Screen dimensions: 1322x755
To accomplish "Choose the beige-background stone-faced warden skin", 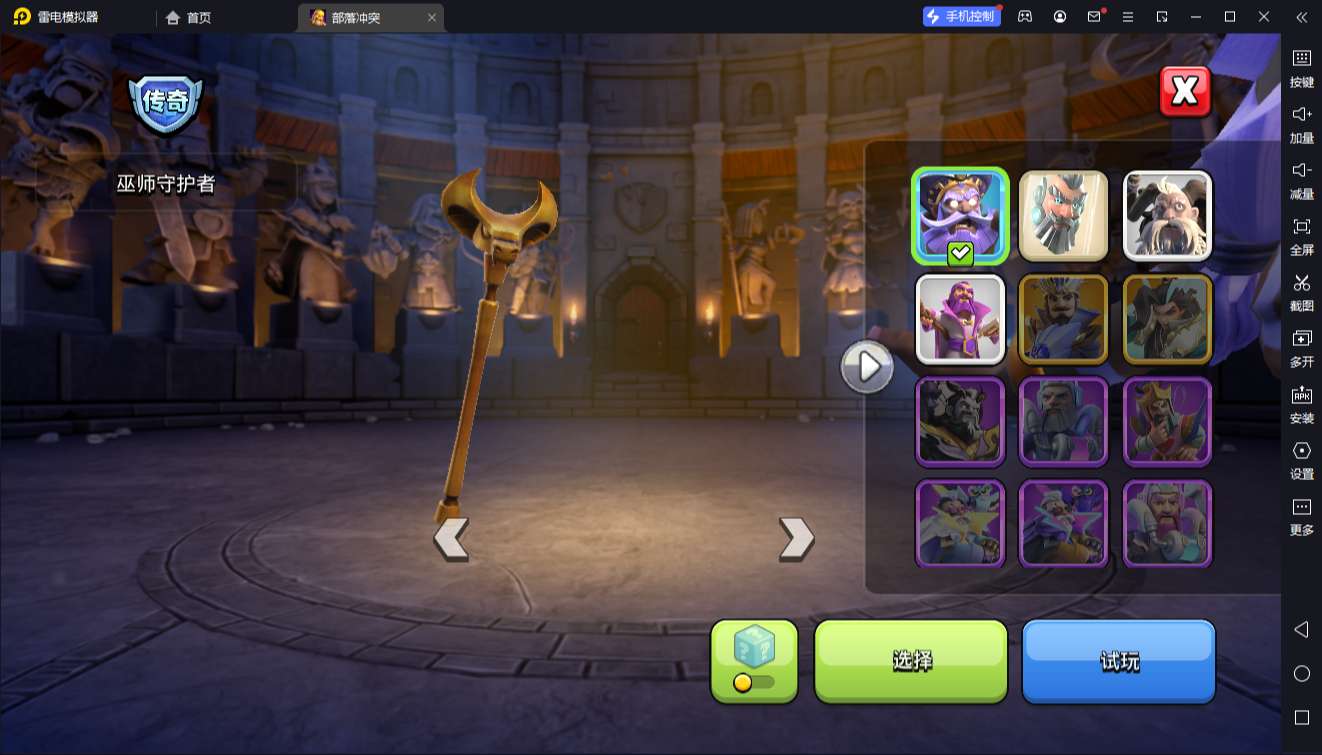I will tap(1063, 216).
